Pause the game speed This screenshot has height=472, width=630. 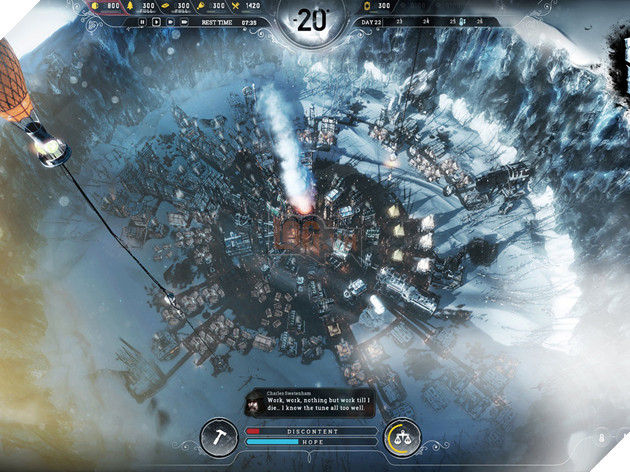pyautogui.click(x=143, y=20)
